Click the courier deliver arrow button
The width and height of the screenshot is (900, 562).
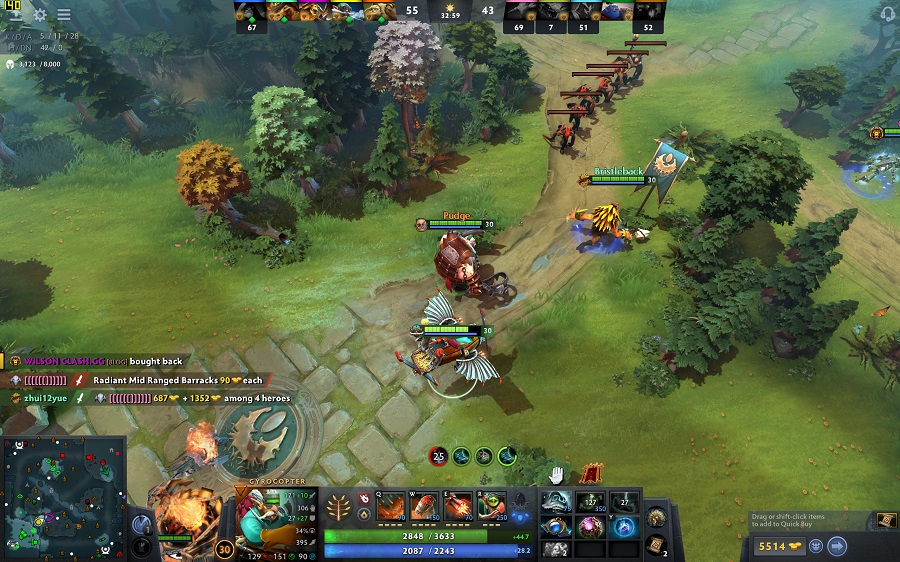click(838, 546)
